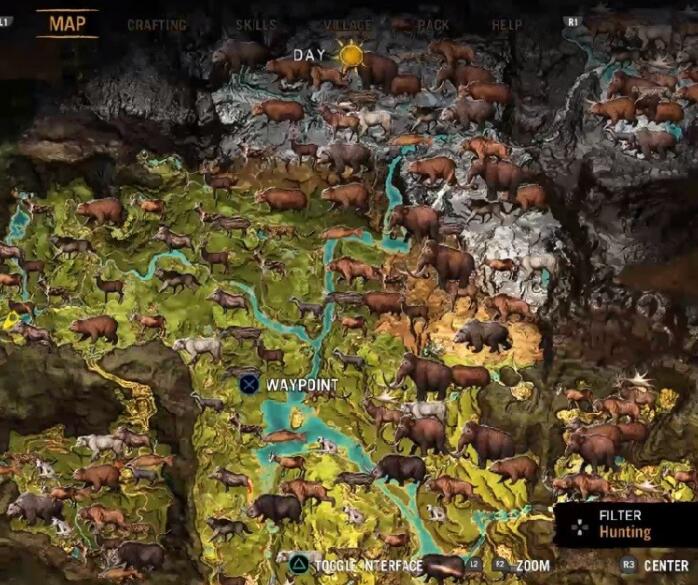Click the Center map control label

[x=666, y=565]
